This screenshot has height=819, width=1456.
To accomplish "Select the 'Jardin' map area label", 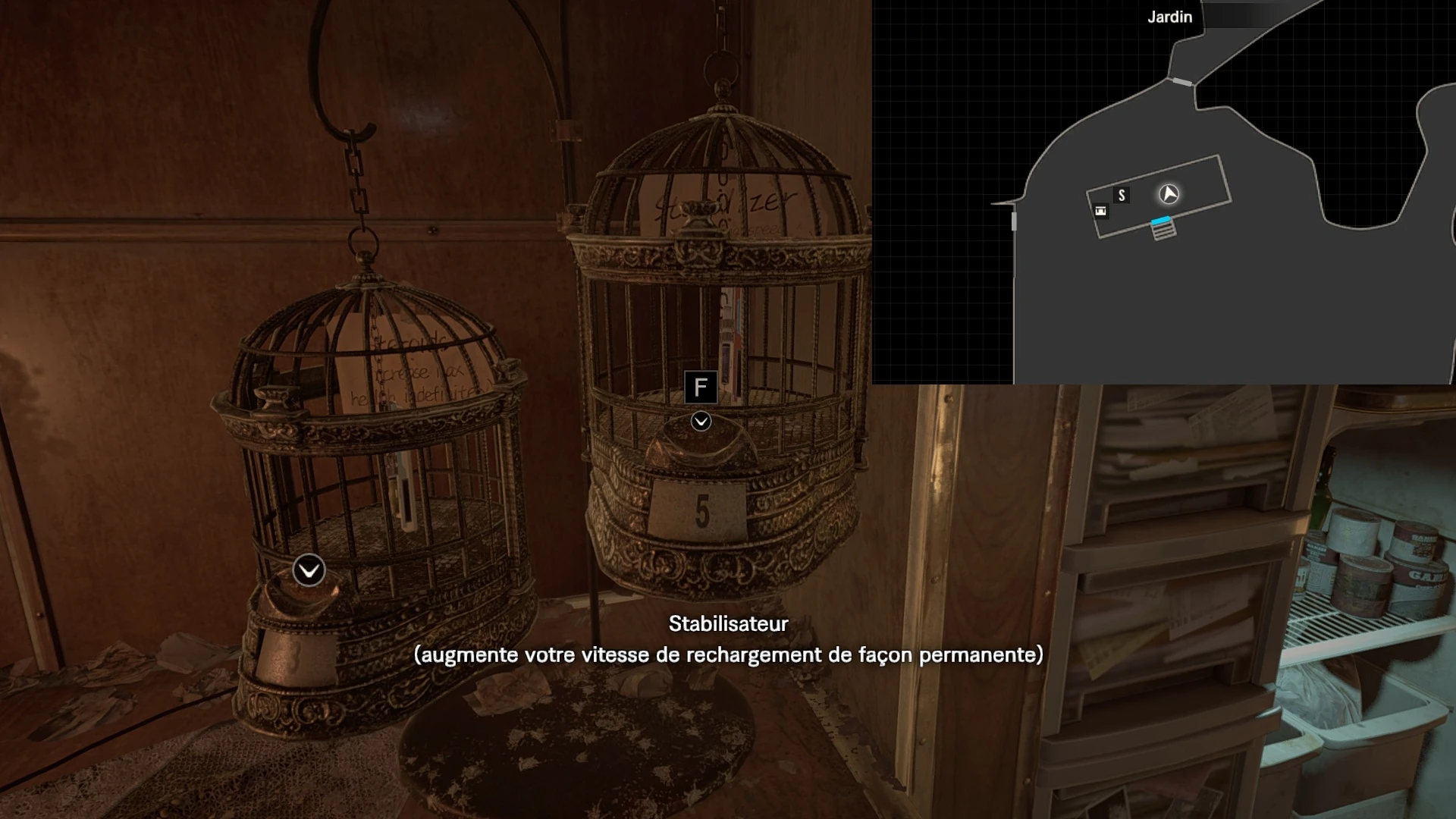I will pos(1169,17).
